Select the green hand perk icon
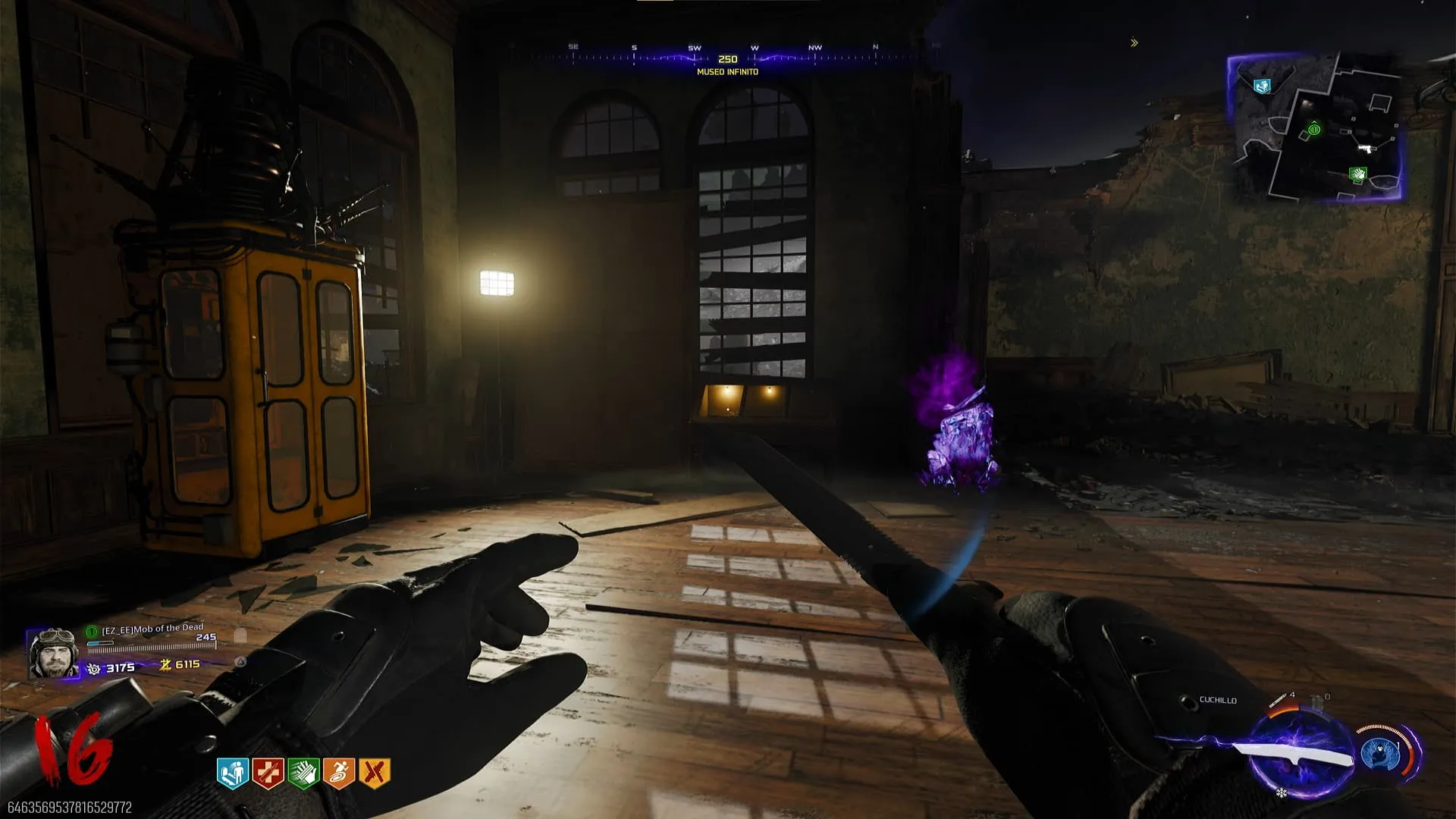 point(303,773)
